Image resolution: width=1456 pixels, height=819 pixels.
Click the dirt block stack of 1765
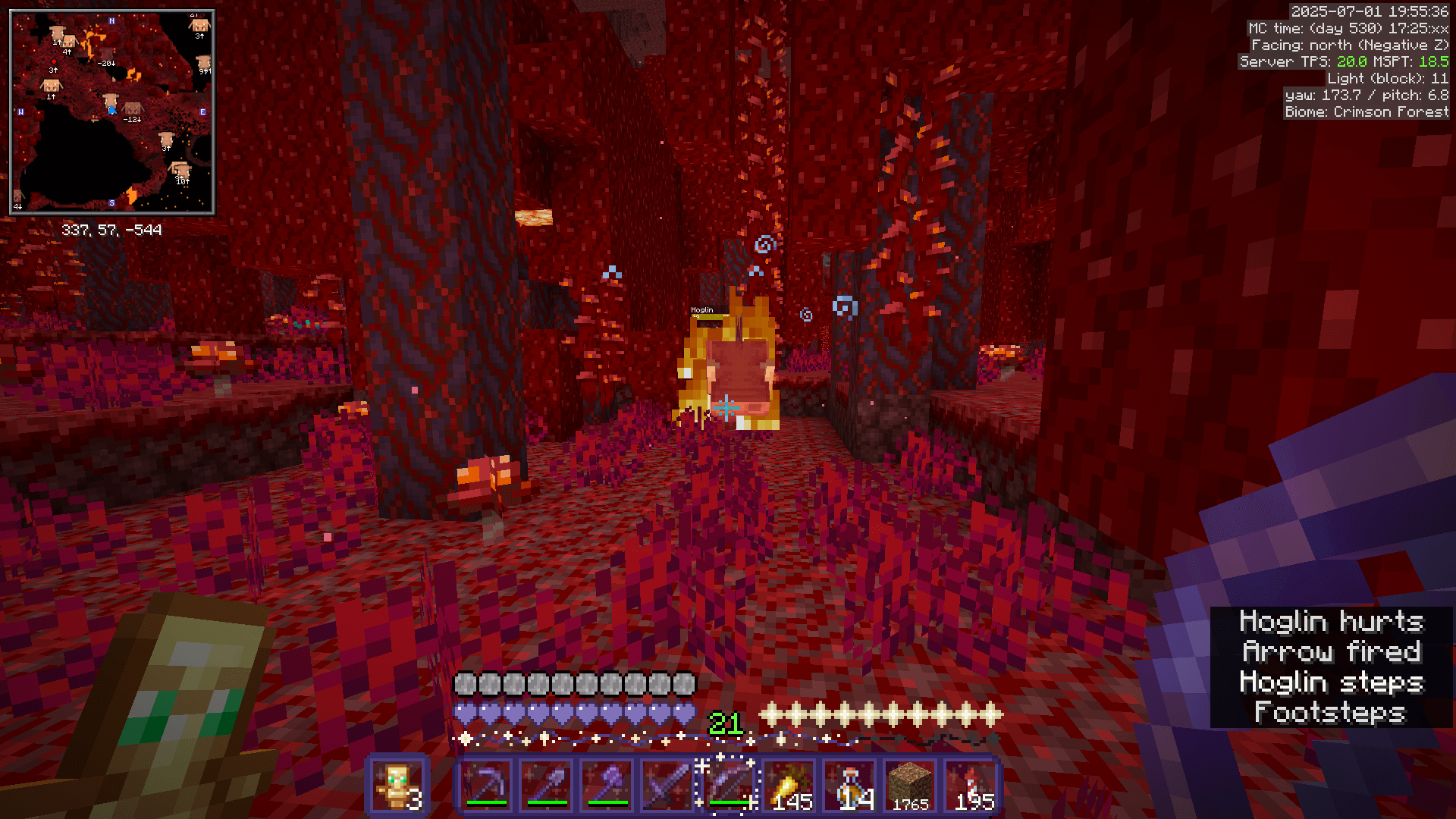(x=910, y=781)
